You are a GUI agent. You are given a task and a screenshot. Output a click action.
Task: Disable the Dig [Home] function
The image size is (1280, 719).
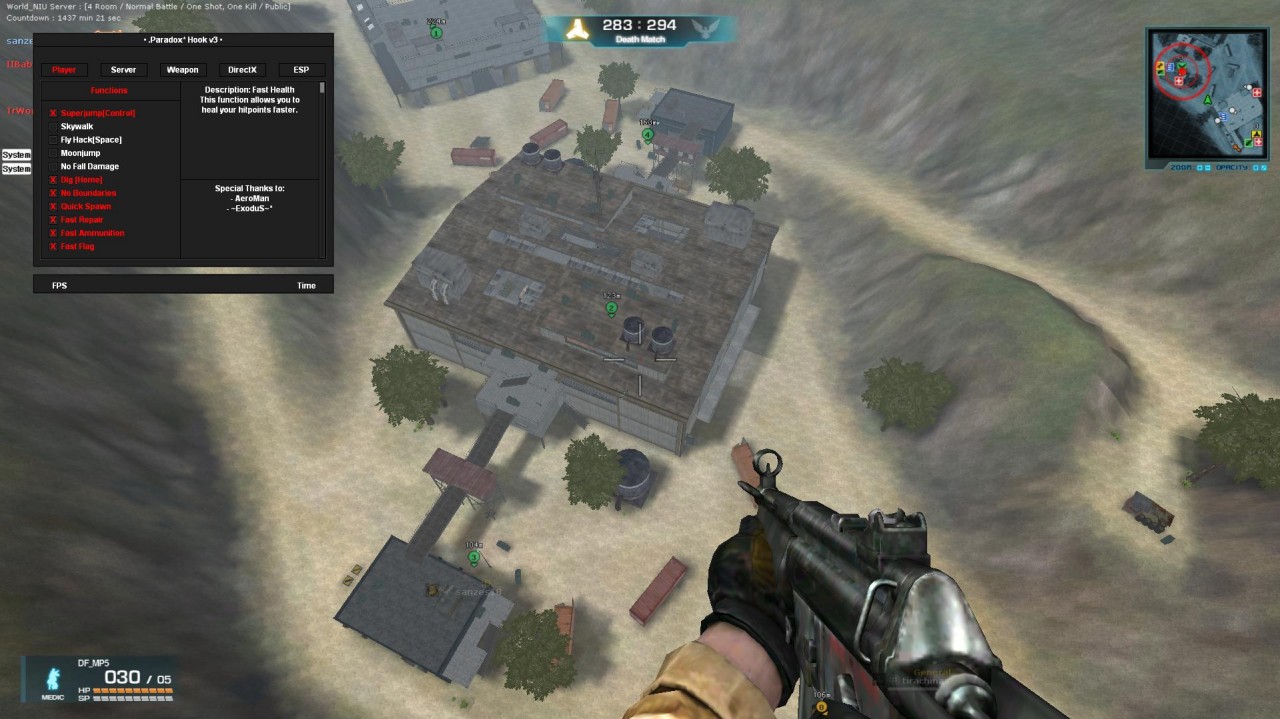pyautogui.click(x=54, y=180)
